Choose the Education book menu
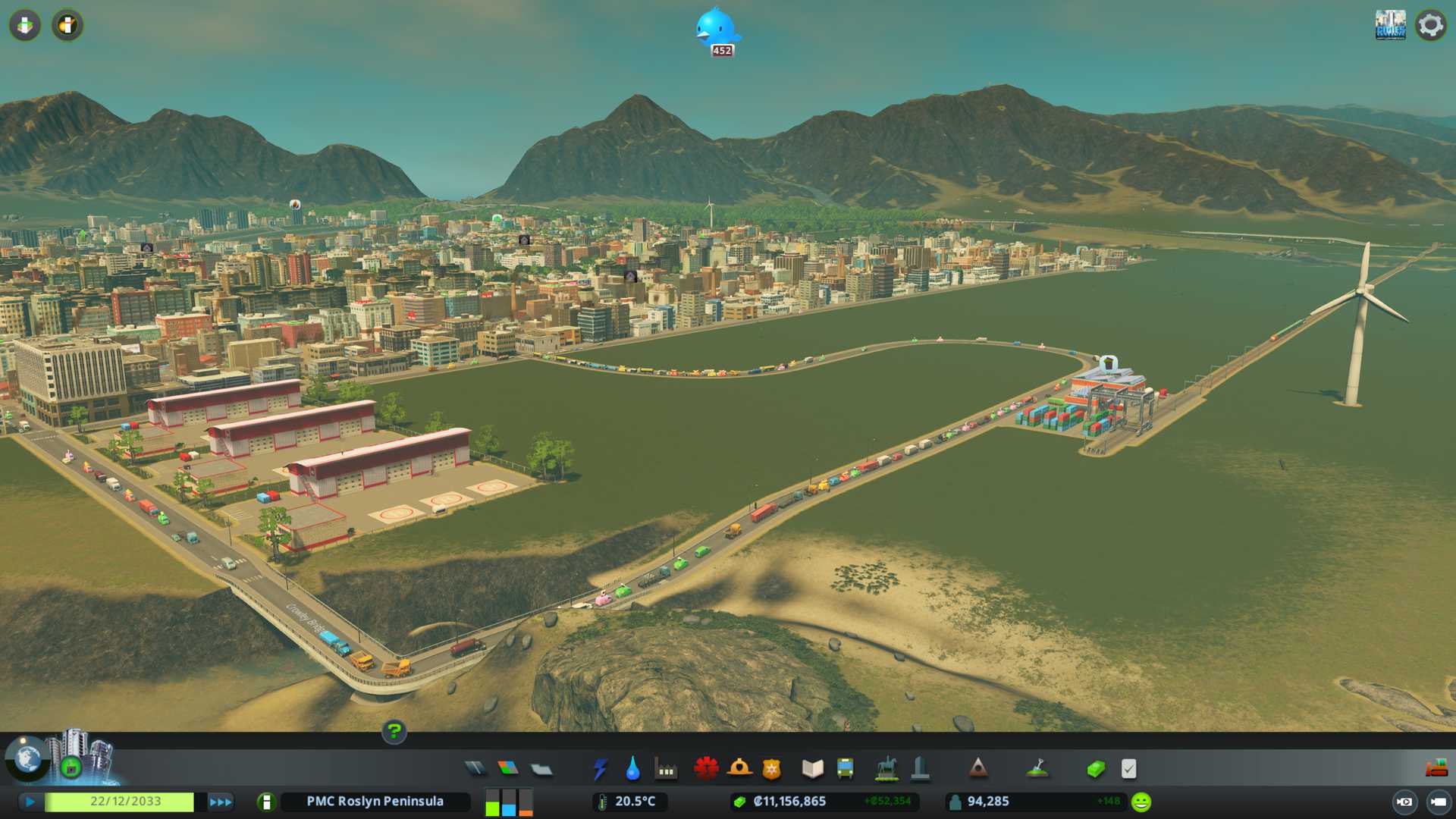This screenshot has width=1456, height=819. pyautogui.click(x=812, y=769)
